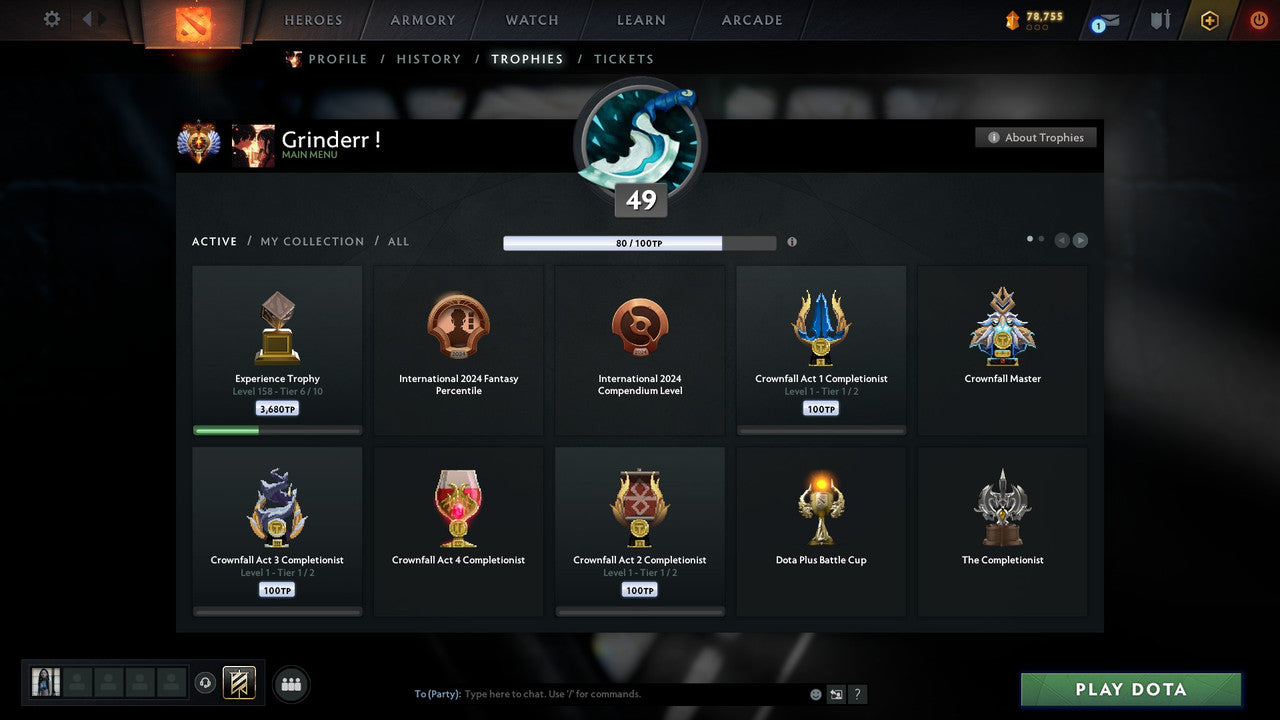Toggle voice chat with the headphones icon

(207, 683)
